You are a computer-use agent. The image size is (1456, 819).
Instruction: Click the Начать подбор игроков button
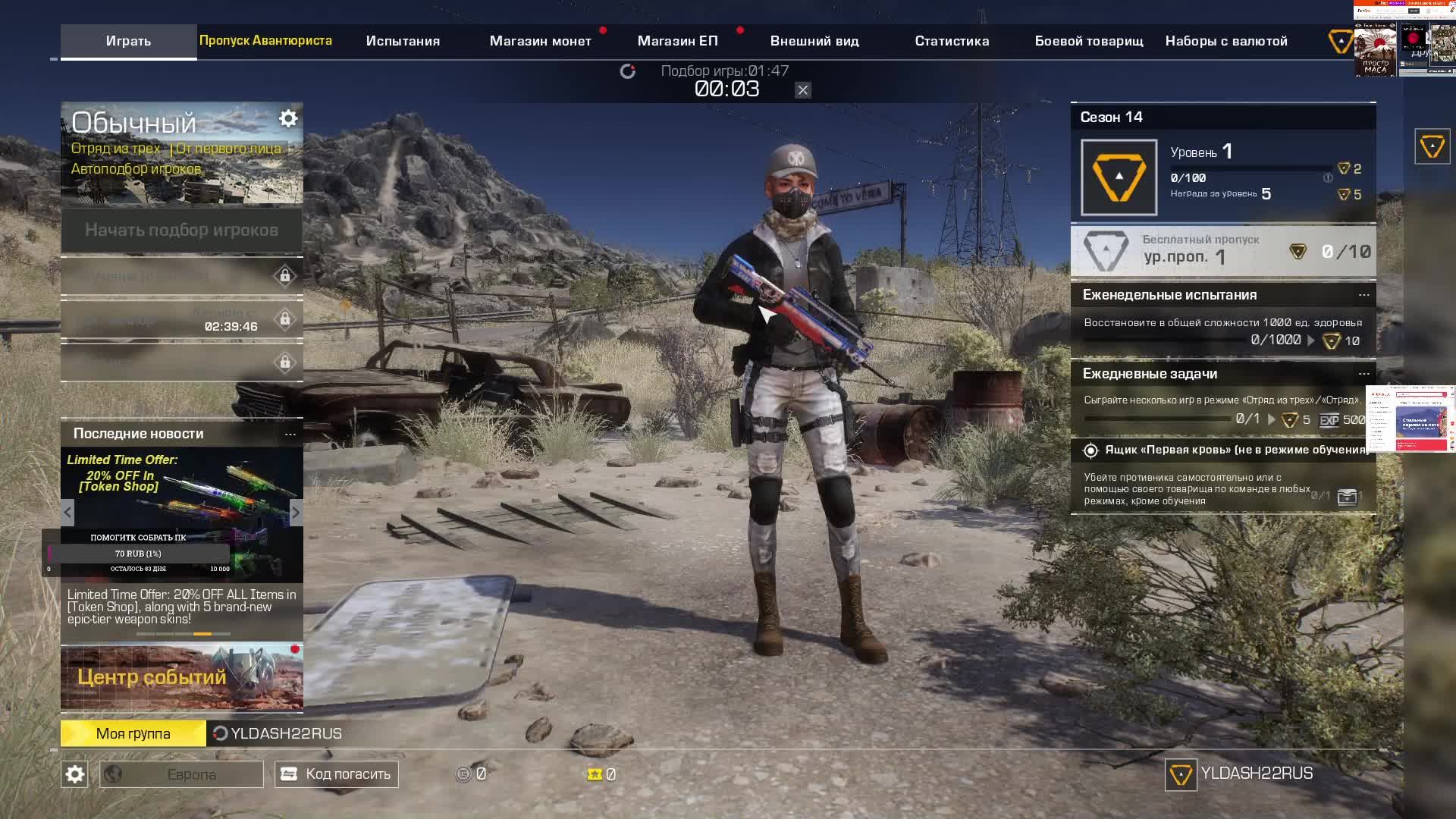181,230
